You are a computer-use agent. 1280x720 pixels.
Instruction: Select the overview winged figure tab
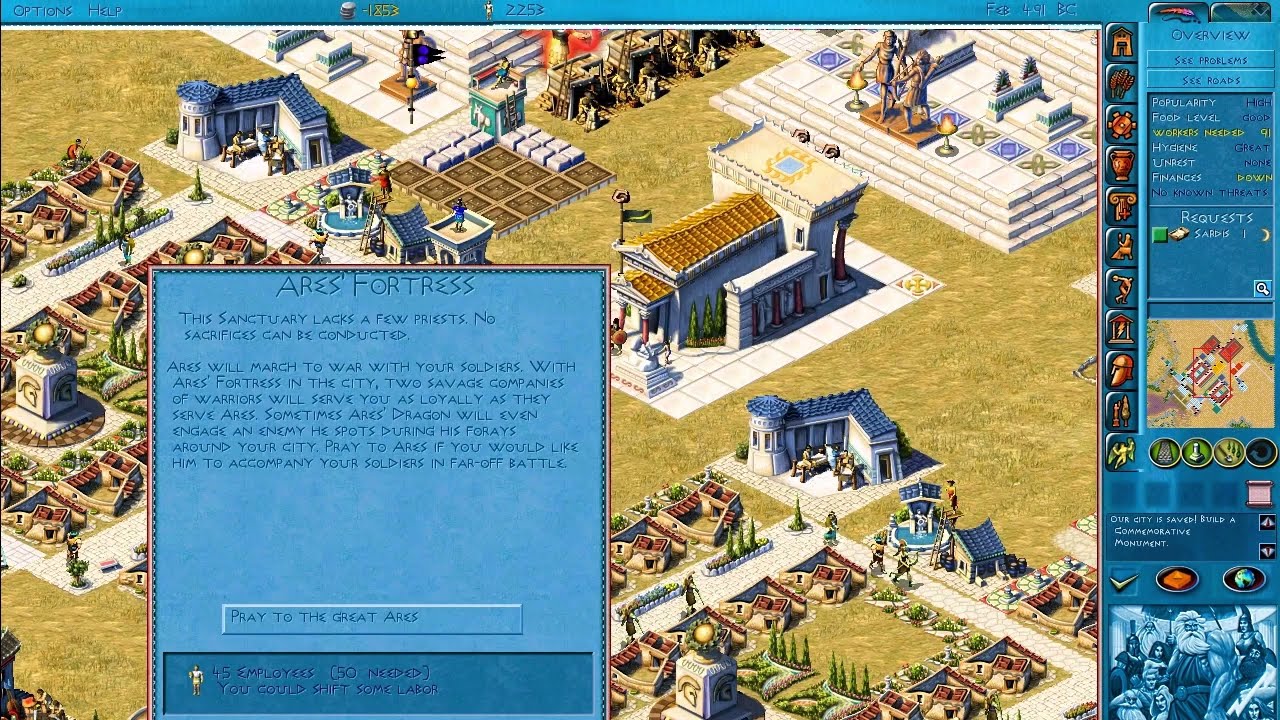click(x=1122, y=453)
